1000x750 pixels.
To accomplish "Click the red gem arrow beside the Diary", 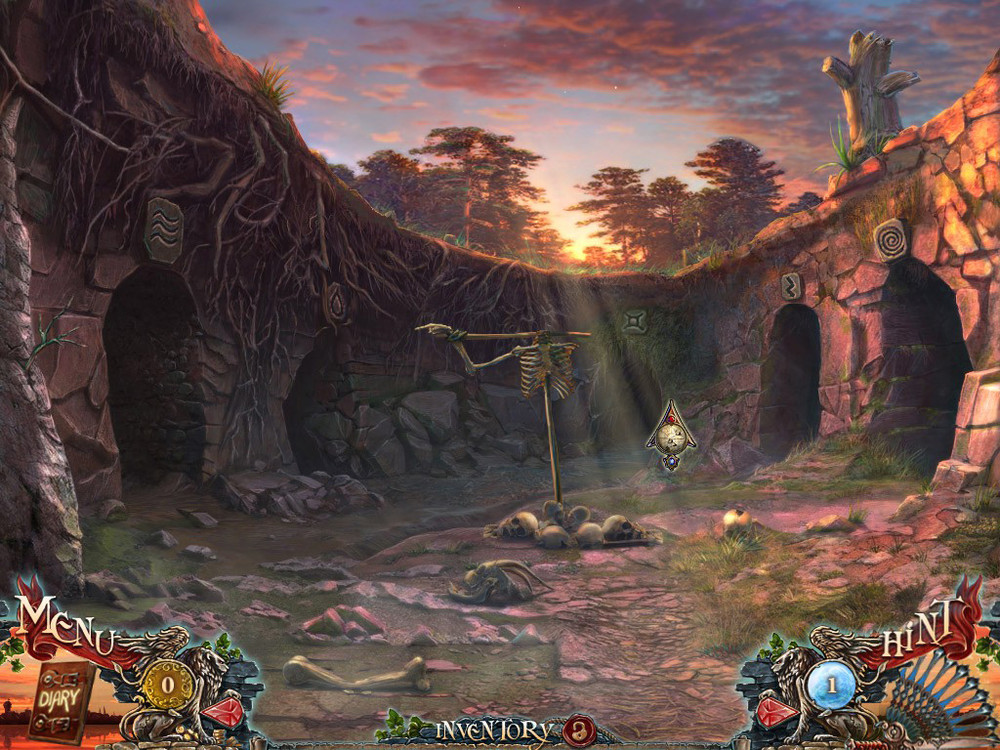I will pyautogui.click(x=223, y=712).
